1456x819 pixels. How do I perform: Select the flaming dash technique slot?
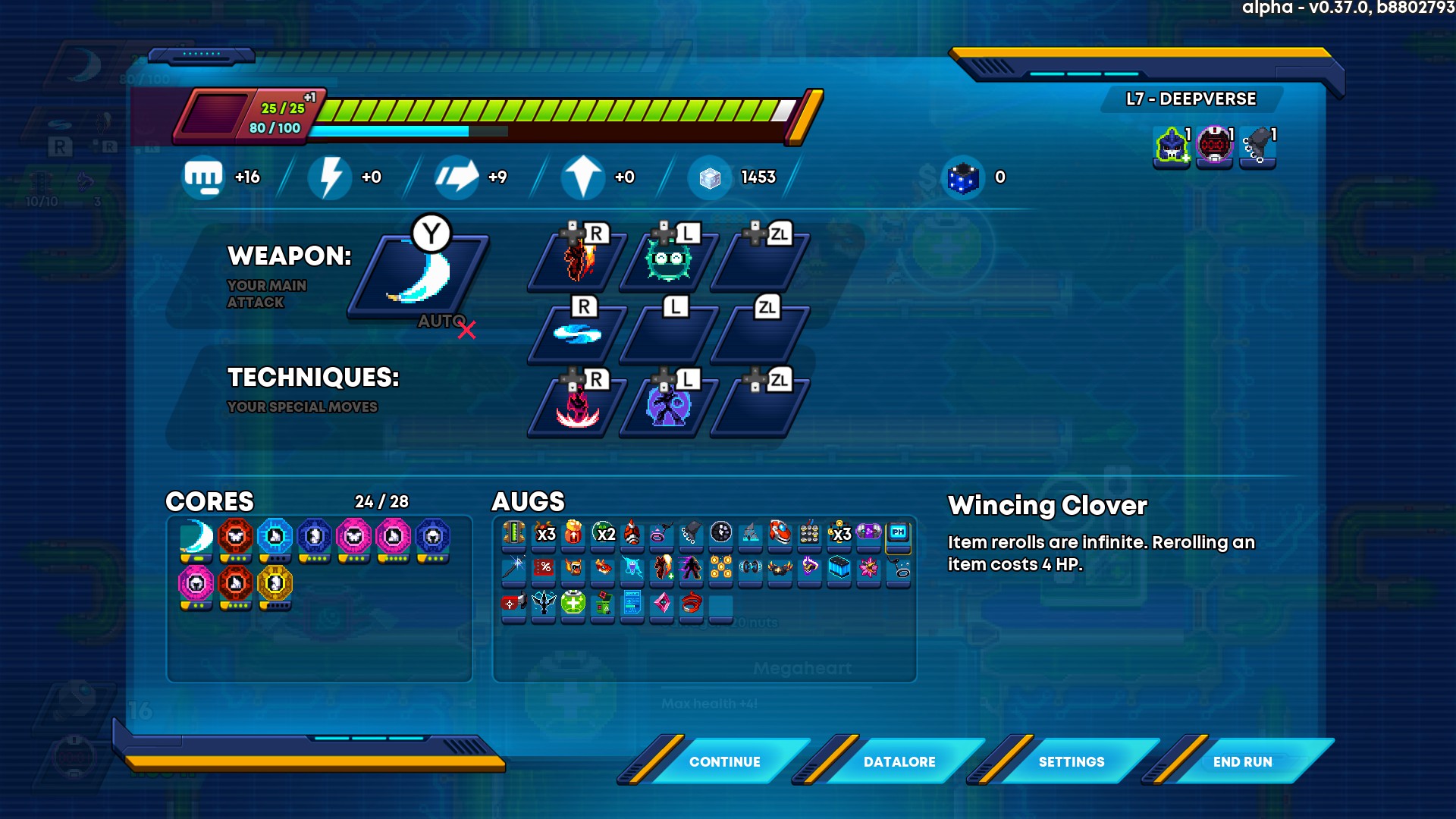point(579,260)
